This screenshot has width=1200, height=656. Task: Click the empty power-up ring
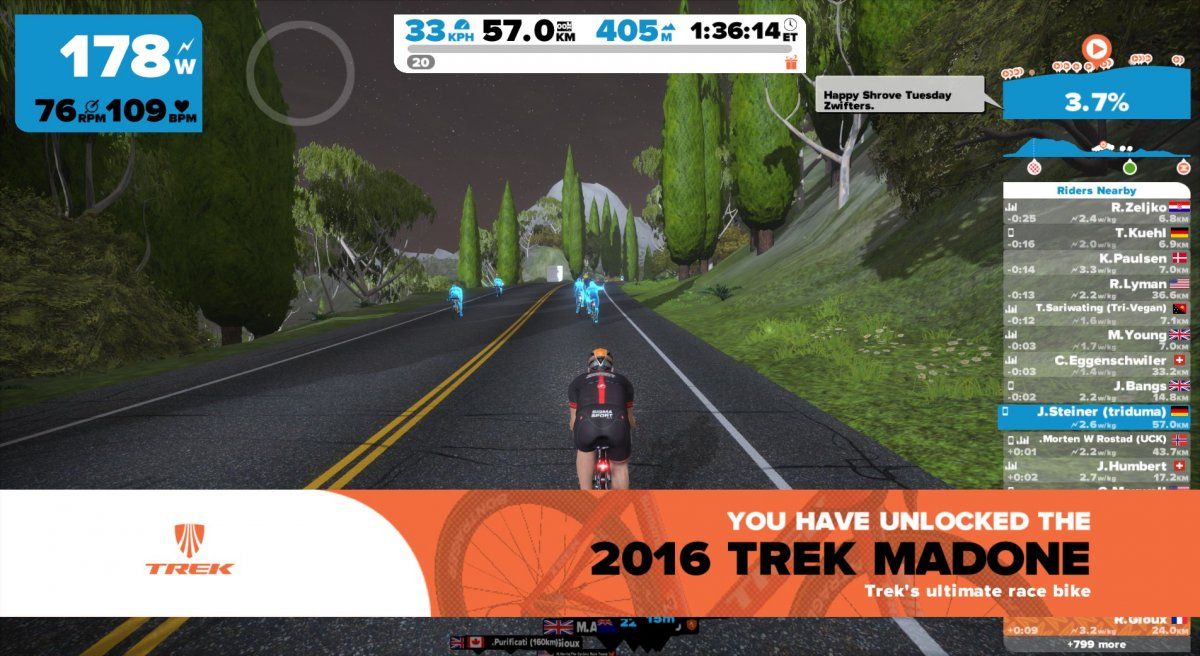click(x=300, y=76)
